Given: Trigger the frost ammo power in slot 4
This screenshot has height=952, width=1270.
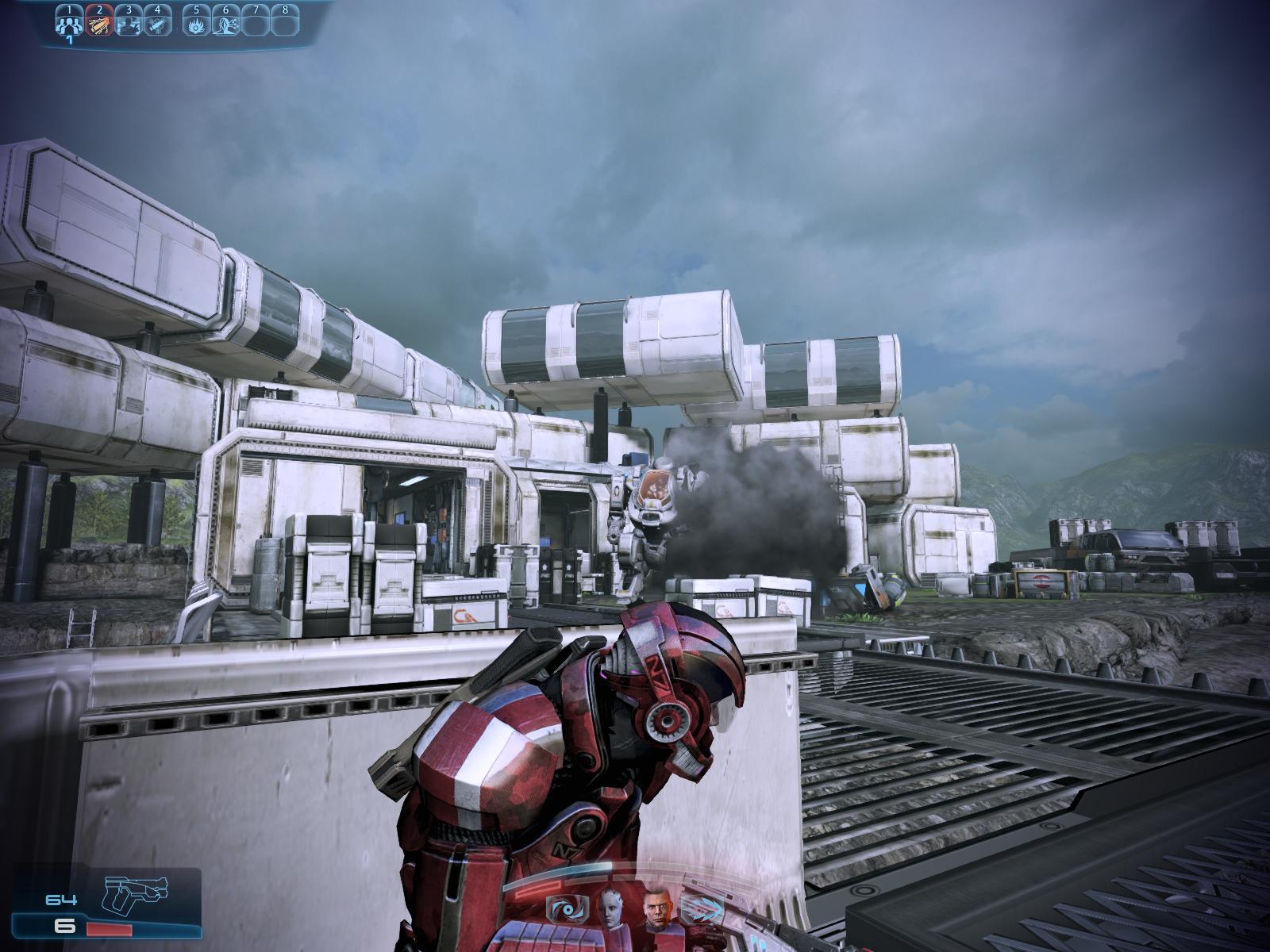Looking at the screenshot, I should click(x=157, y=24).
